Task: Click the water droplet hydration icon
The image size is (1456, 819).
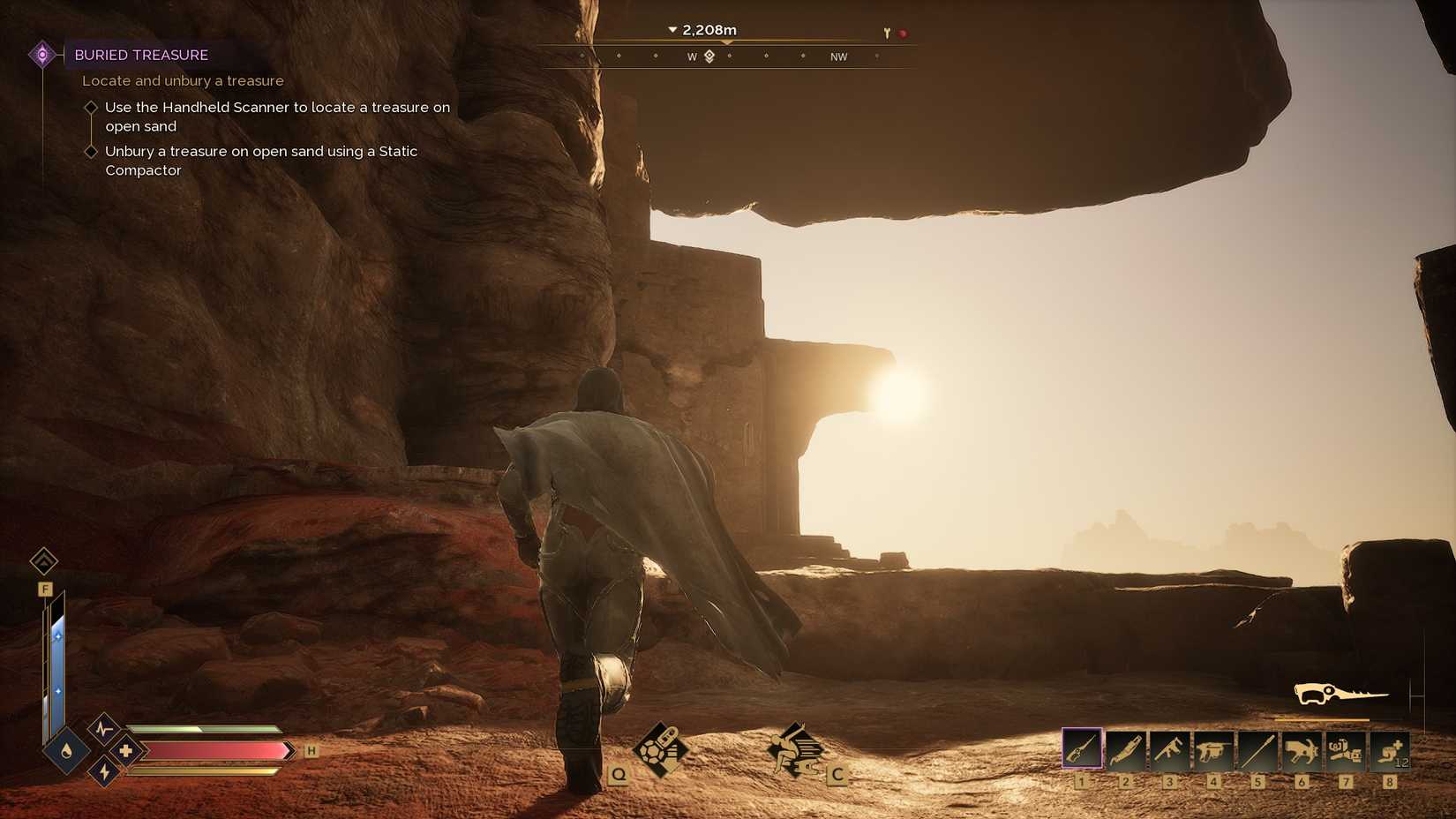Action: (66, 750)
